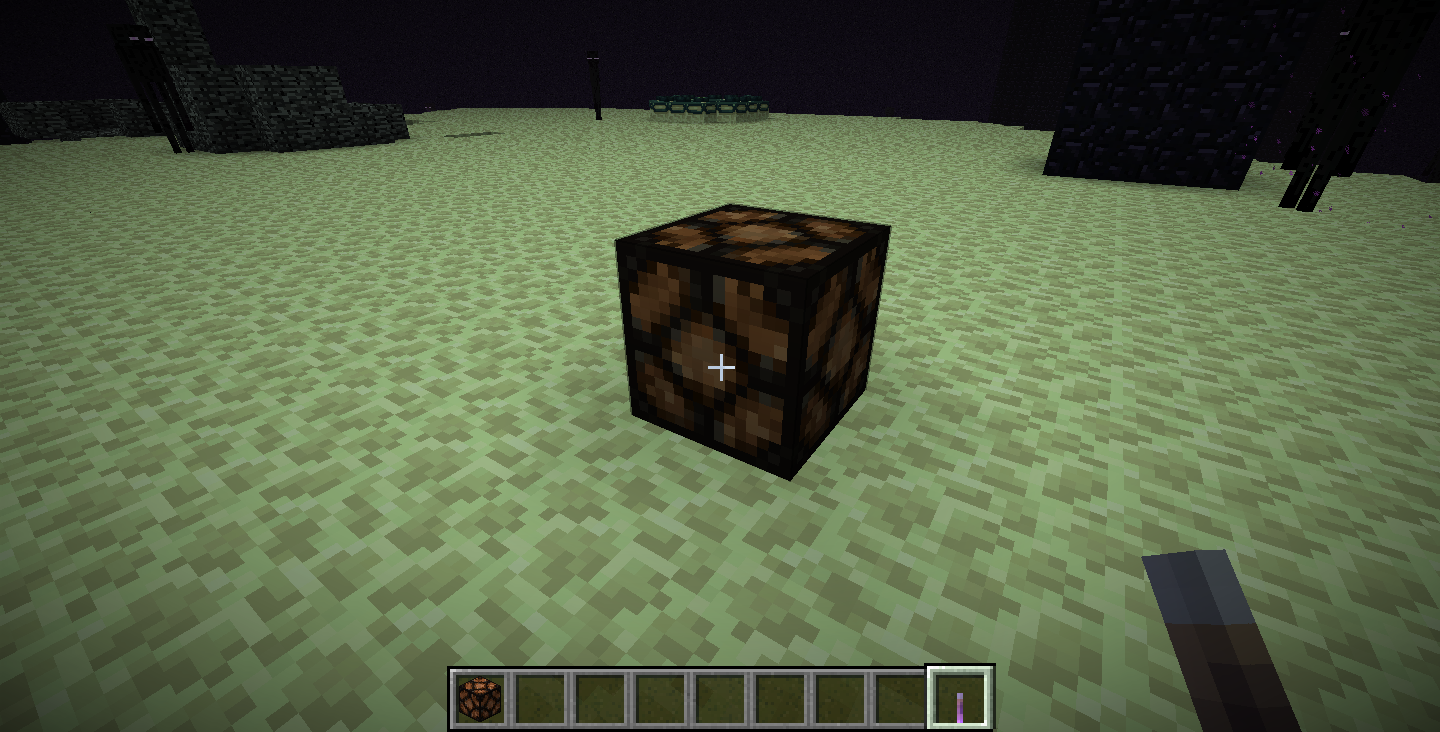Click the empty eighth hotbar slot
The image size is (1440, 732).
click(900, 695)
